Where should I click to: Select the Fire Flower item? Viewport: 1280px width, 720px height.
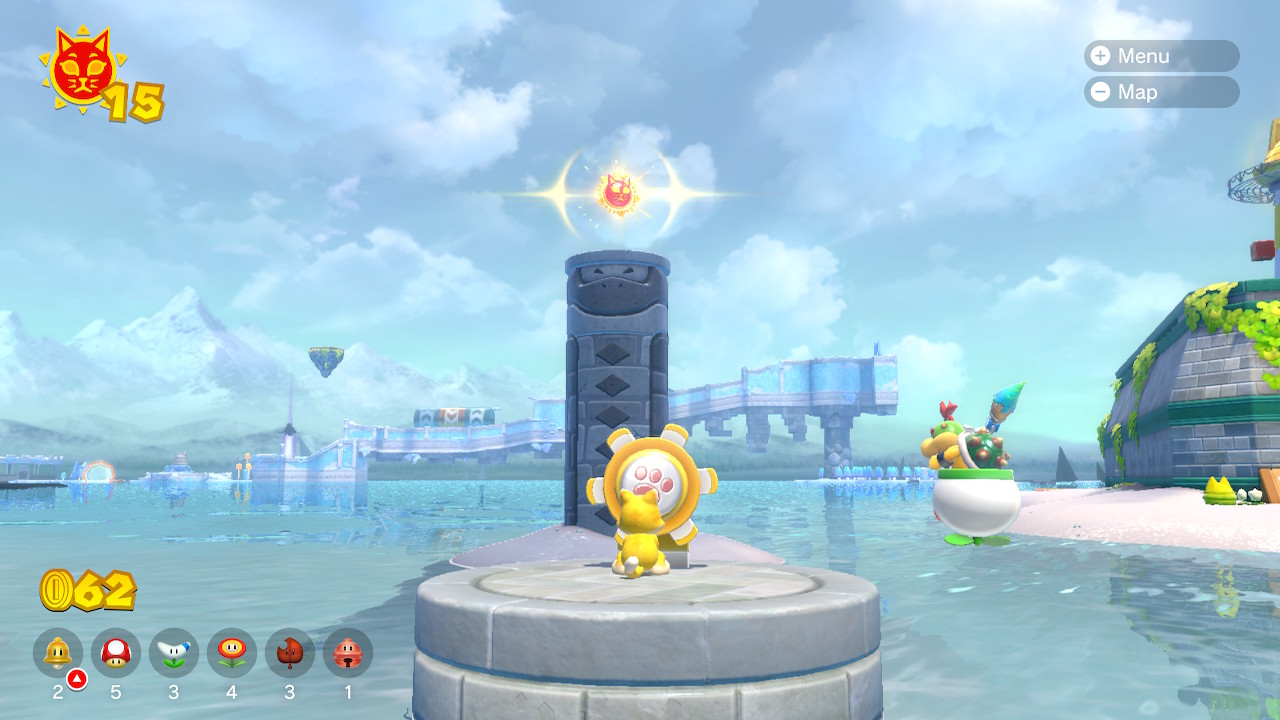[x=232, y=653]
